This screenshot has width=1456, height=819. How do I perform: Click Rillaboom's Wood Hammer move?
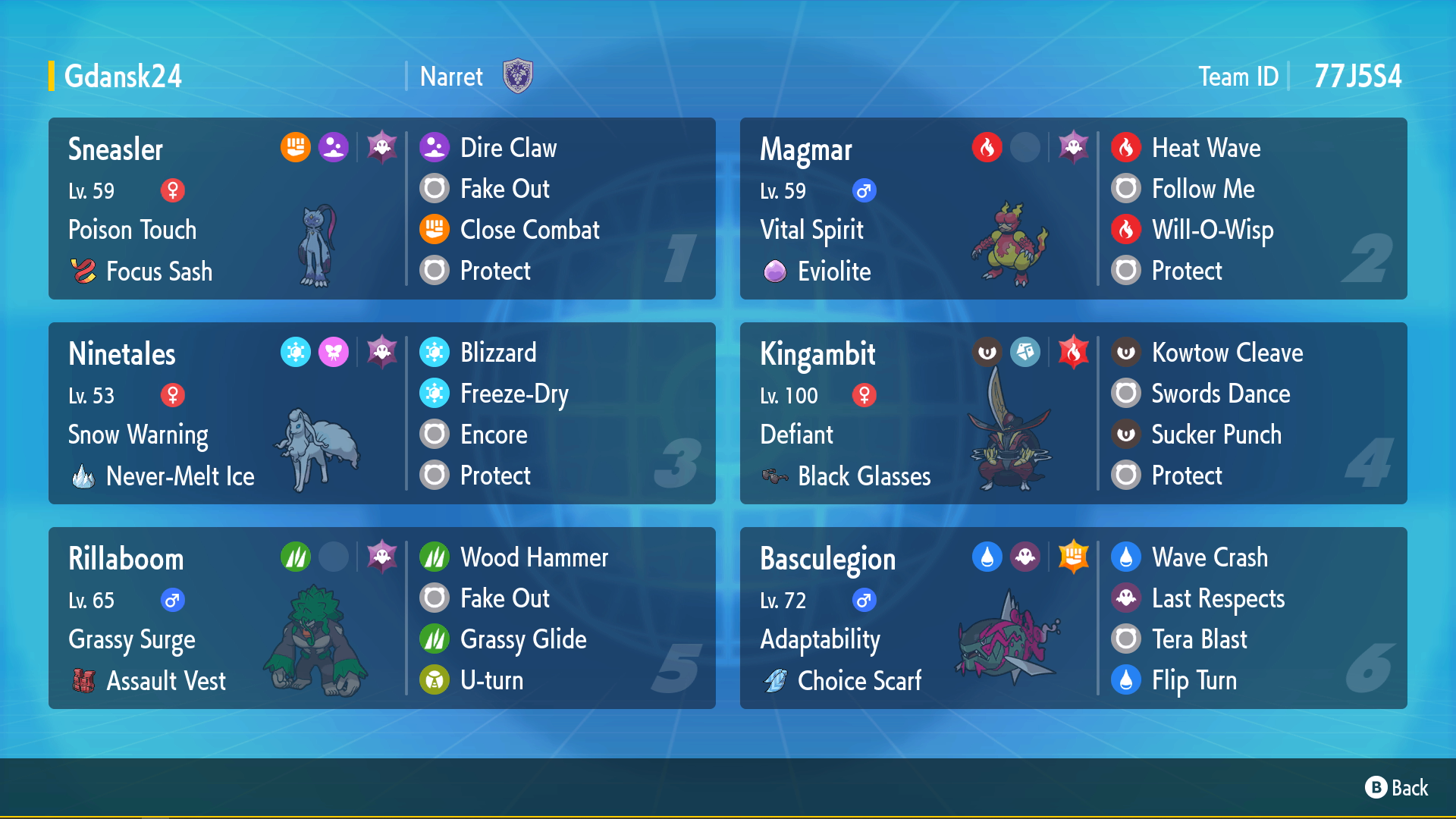pos(533,557)
